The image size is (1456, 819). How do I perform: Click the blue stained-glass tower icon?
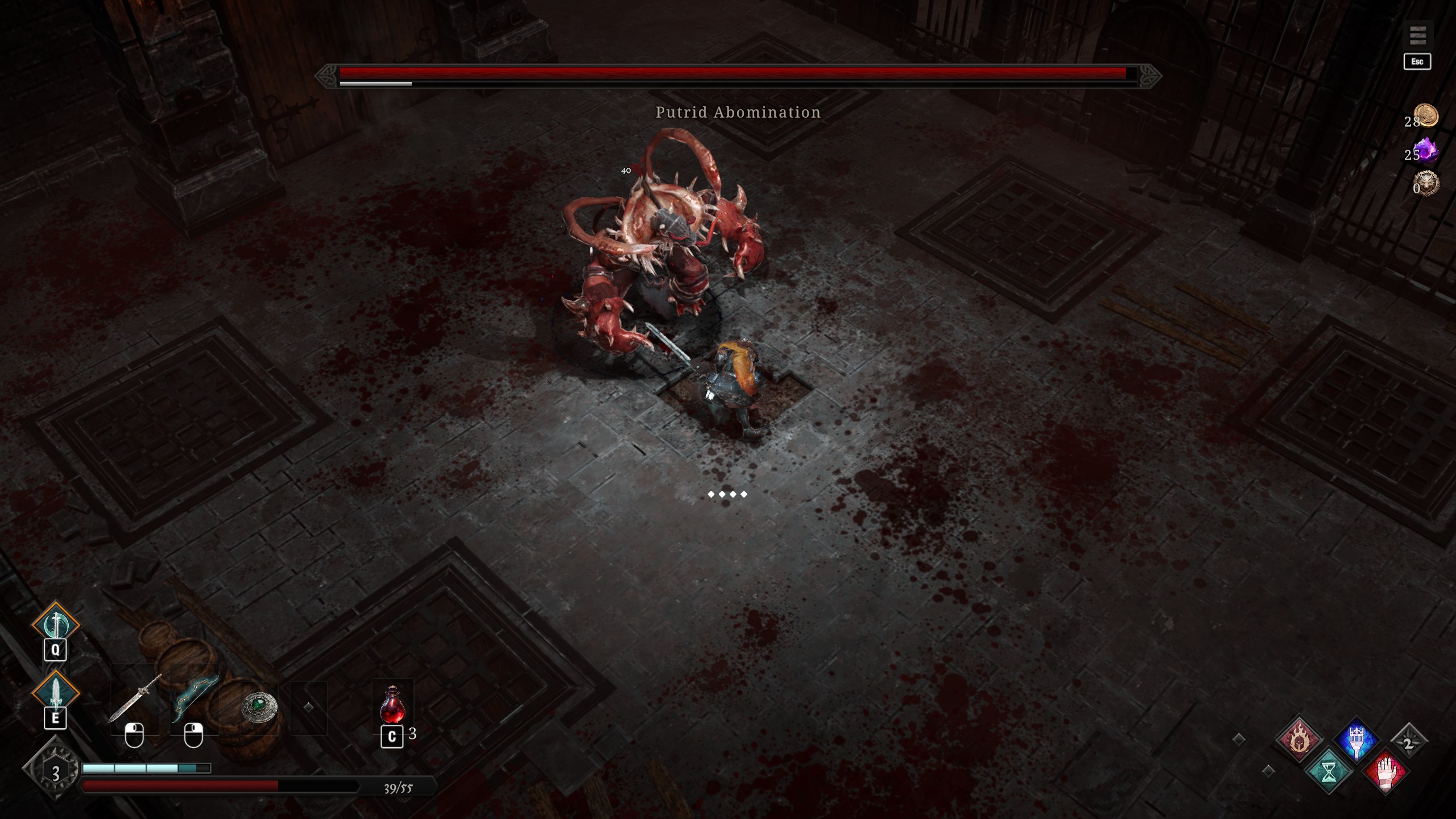[x=1356, y=739]
